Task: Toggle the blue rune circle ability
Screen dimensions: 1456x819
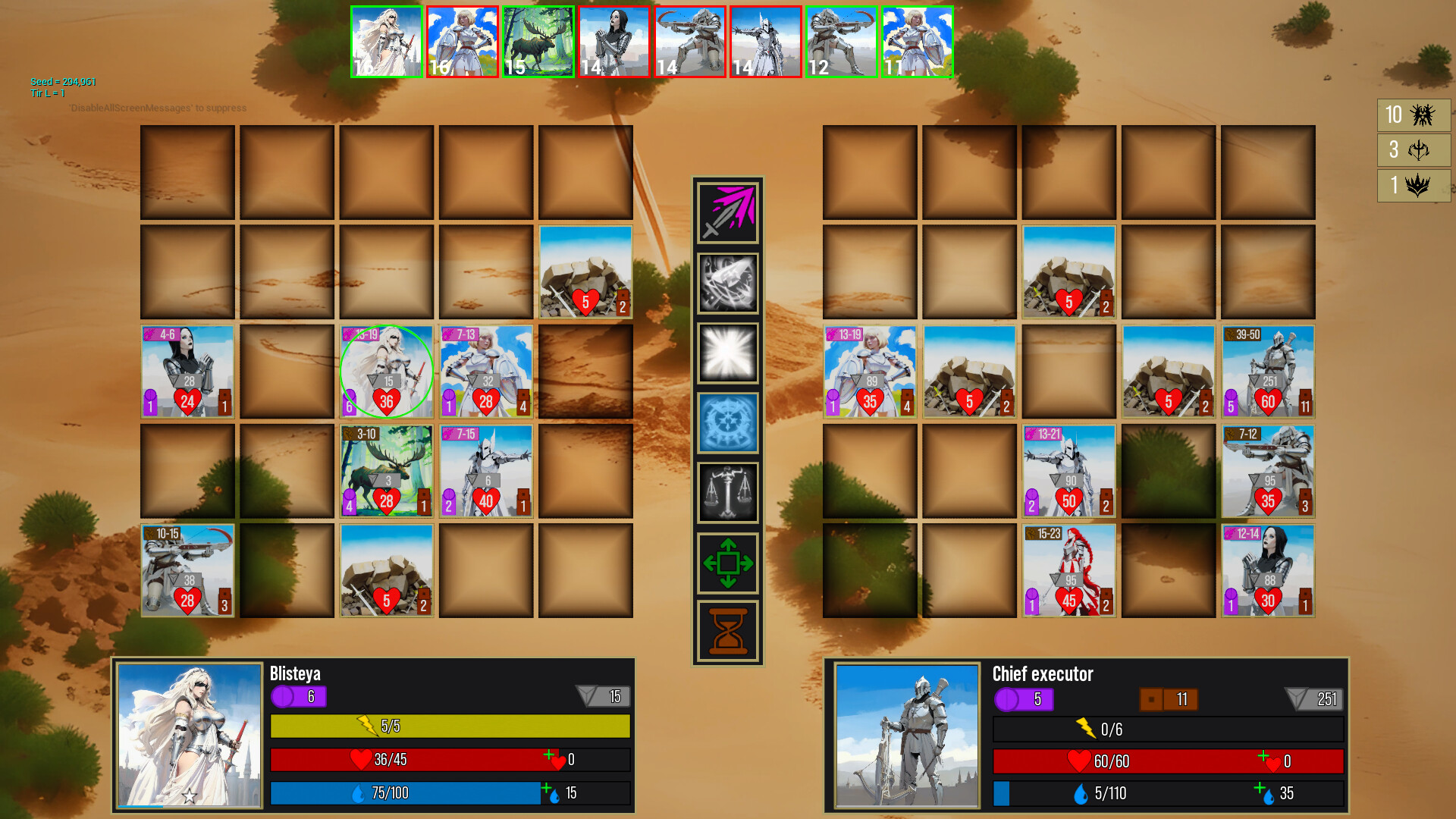Action: coord(727,422)
